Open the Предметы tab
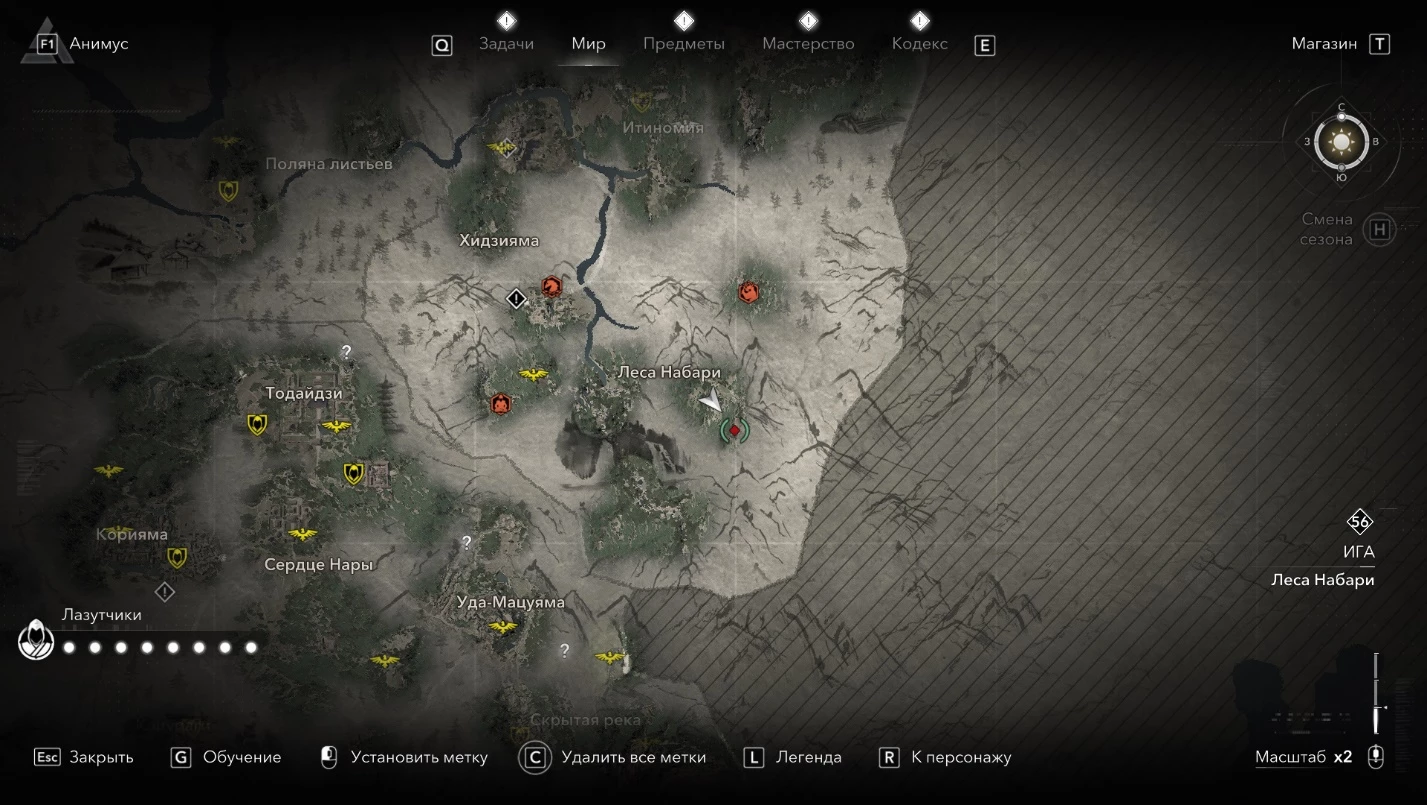Image resolution: width=1427 pixels, height=805 pixels. pos(684,44)
